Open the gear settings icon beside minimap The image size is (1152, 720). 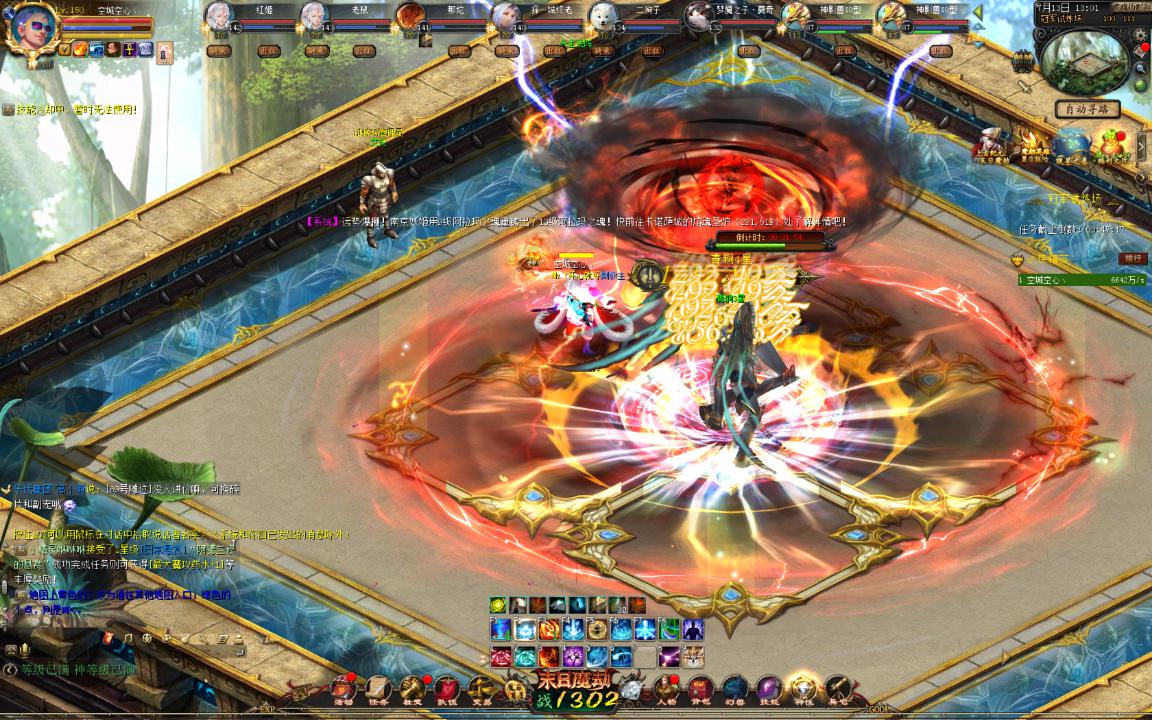1141,35
